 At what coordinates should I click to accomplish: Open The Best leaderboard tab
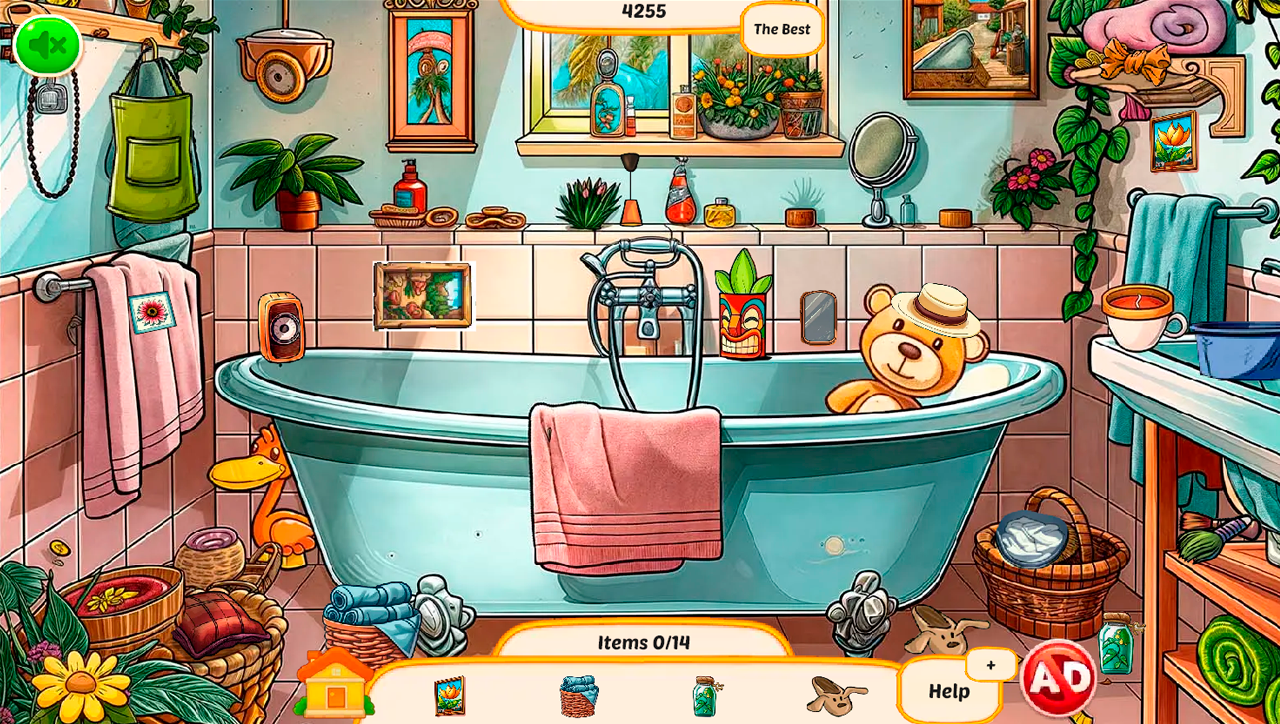[x=783, y=29]
